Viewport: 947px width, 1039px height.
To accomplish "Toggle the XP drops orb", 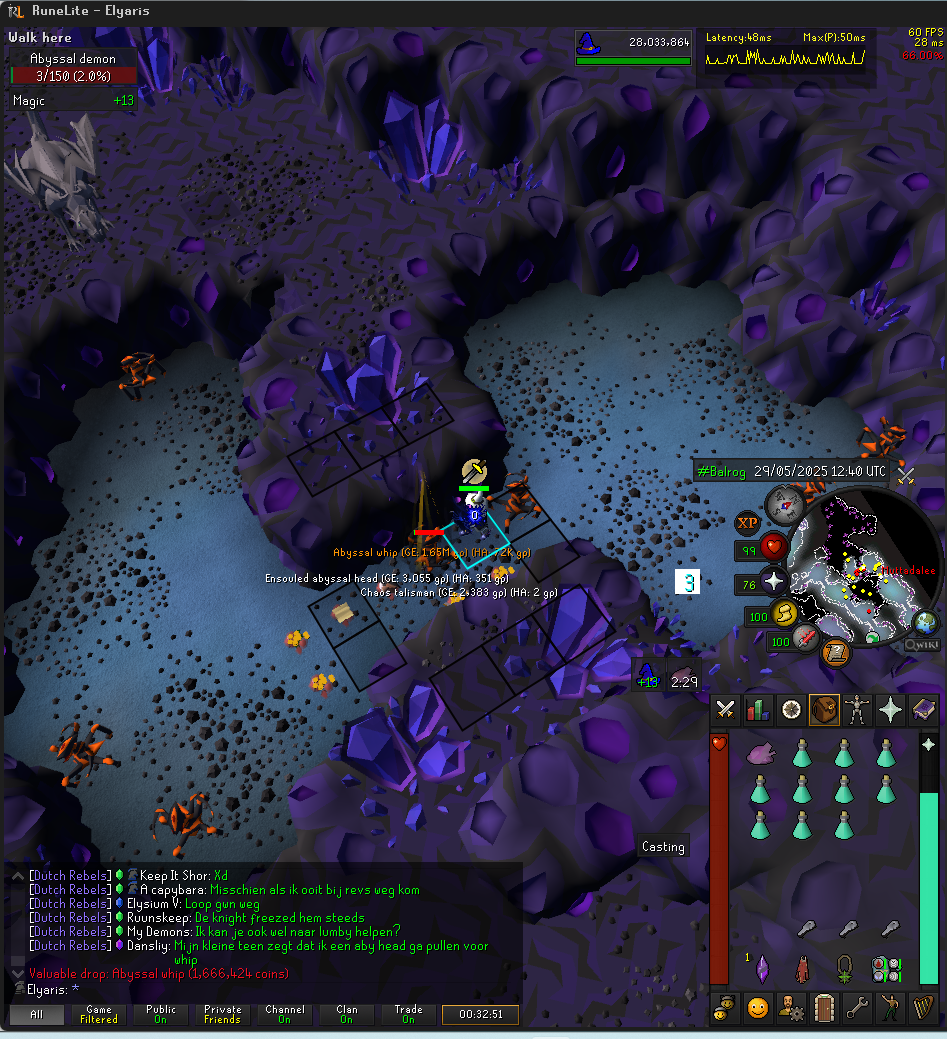I will pyautogui.click(x=747, y=523).
